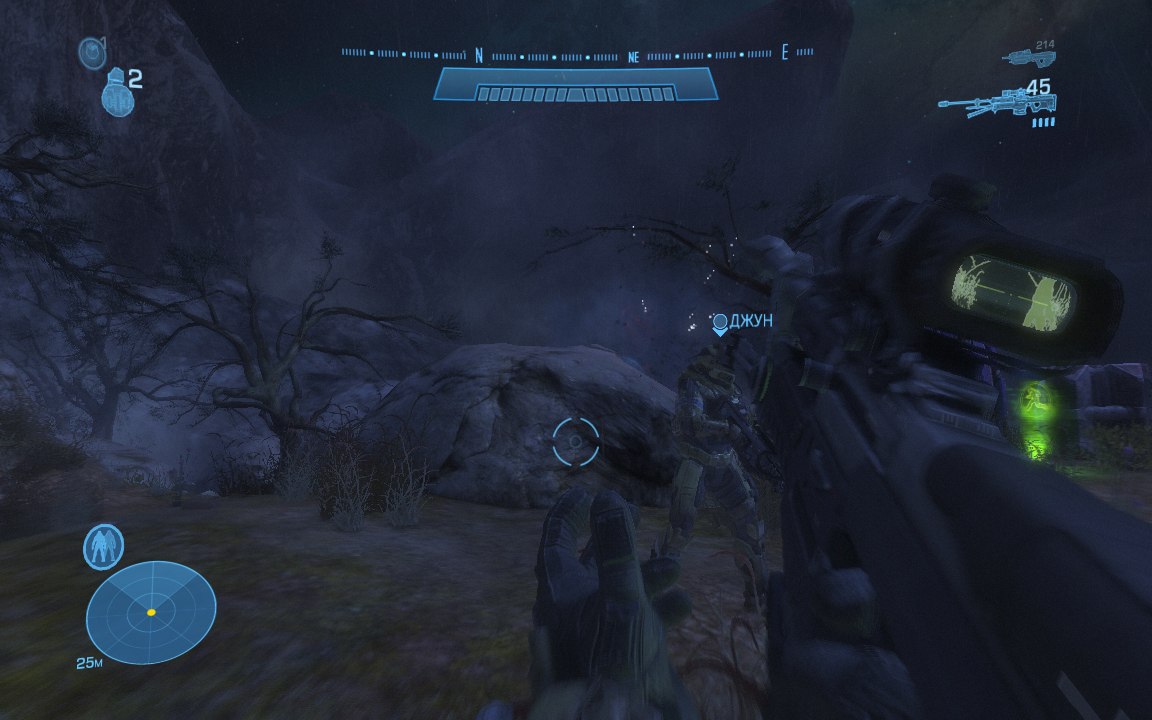
Task: Activate the armor ability icon above the radar
Action: coord(103,547)
